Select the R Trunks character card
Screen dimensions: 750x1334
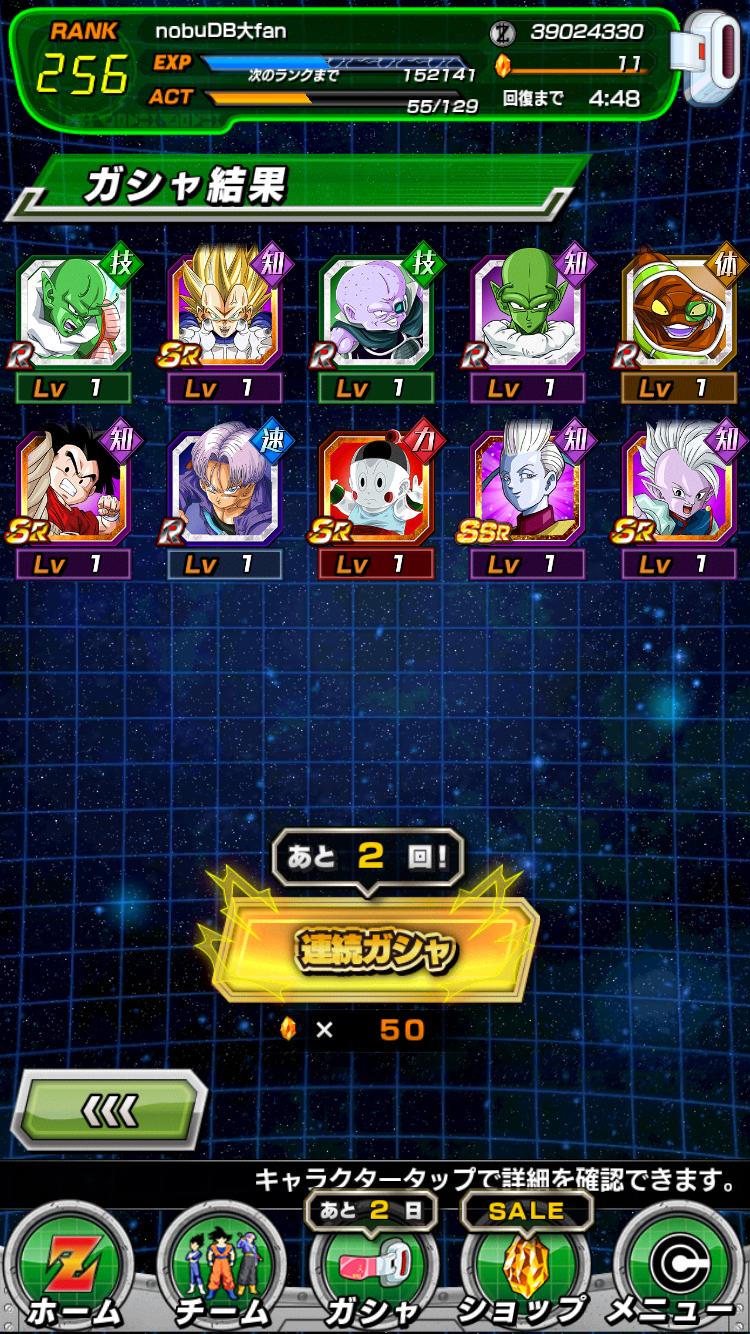point(224,490)
